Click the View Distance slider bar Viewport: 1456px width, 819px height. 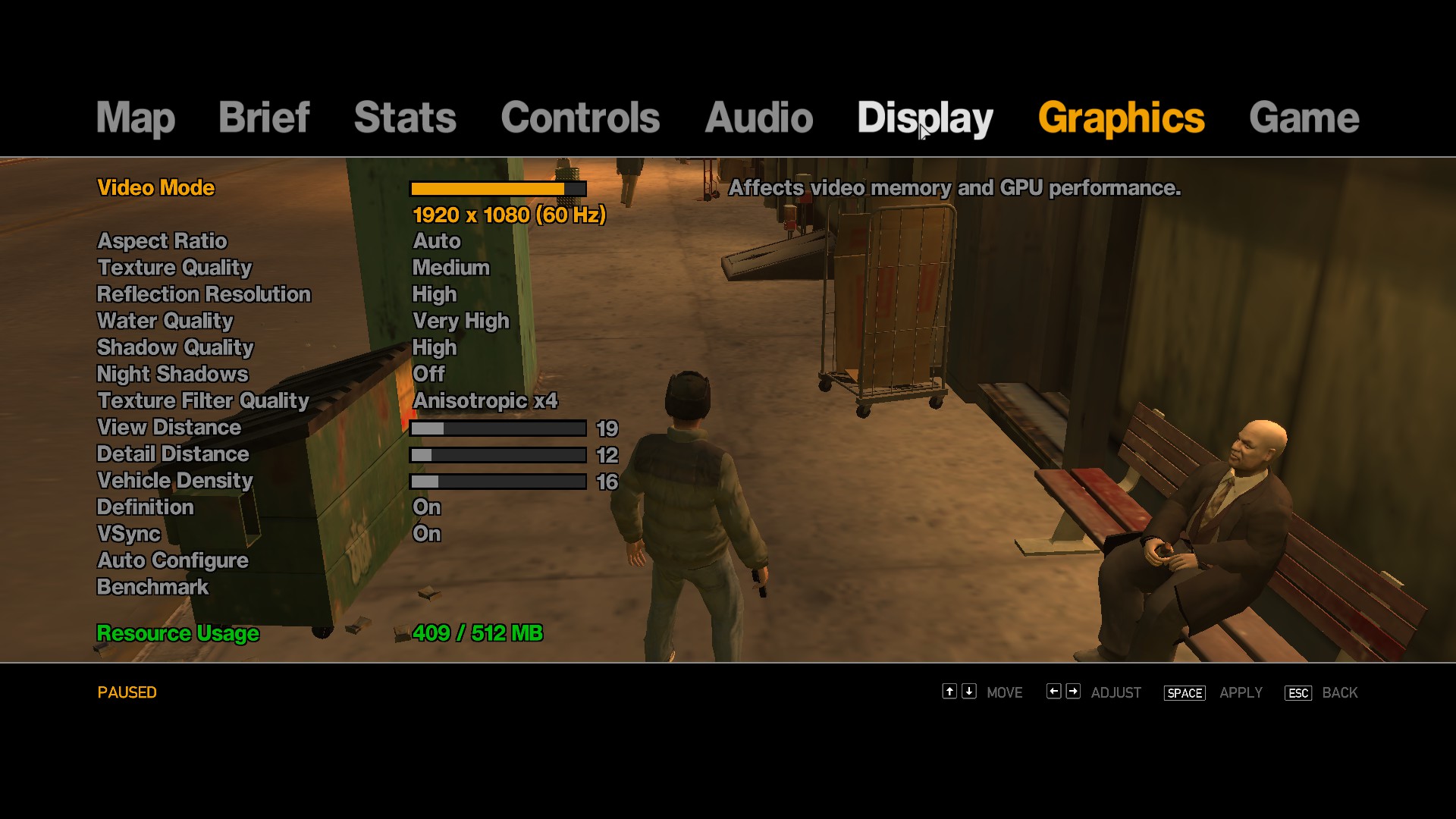click(497, 428)
